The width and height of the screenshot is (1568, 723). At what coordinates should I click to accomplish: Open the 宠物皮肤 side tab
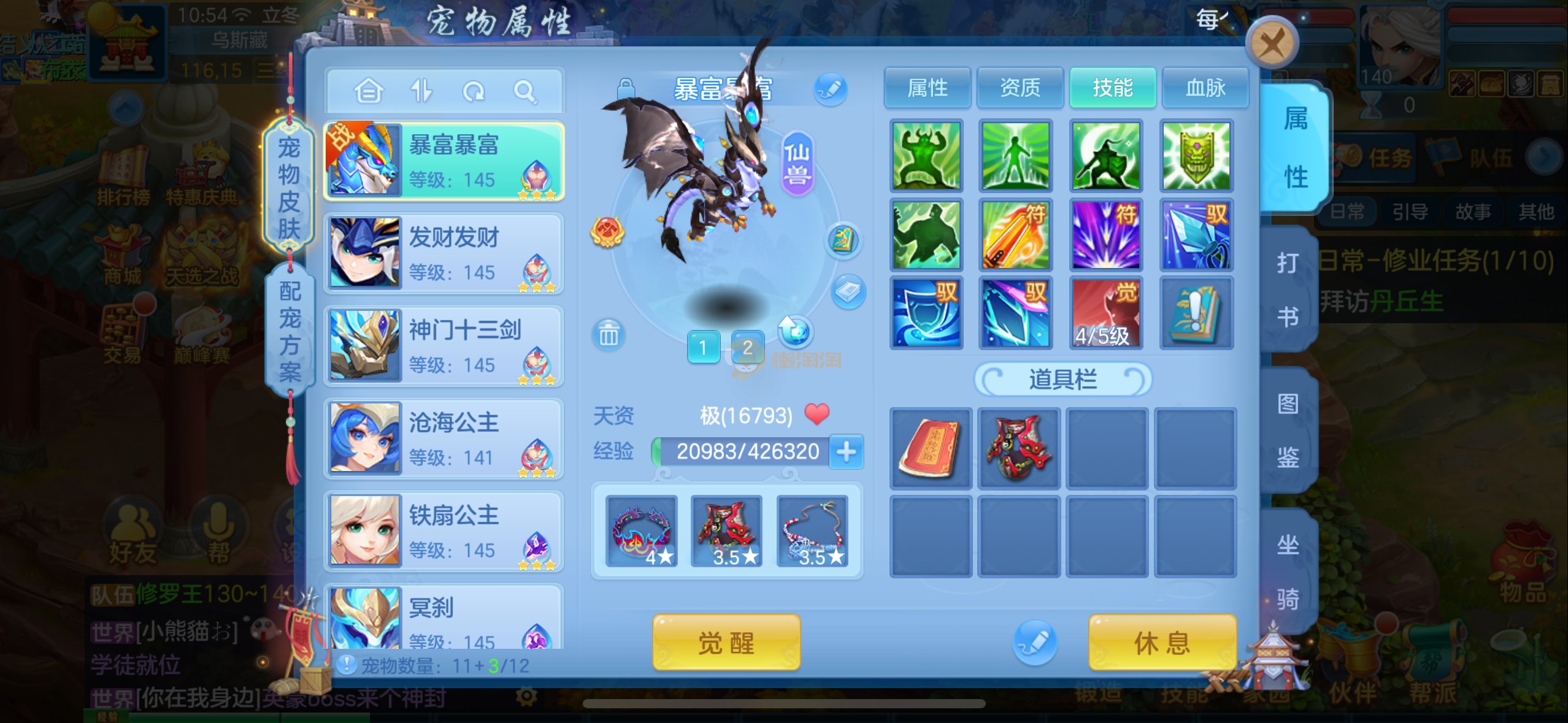pos(289,187)
